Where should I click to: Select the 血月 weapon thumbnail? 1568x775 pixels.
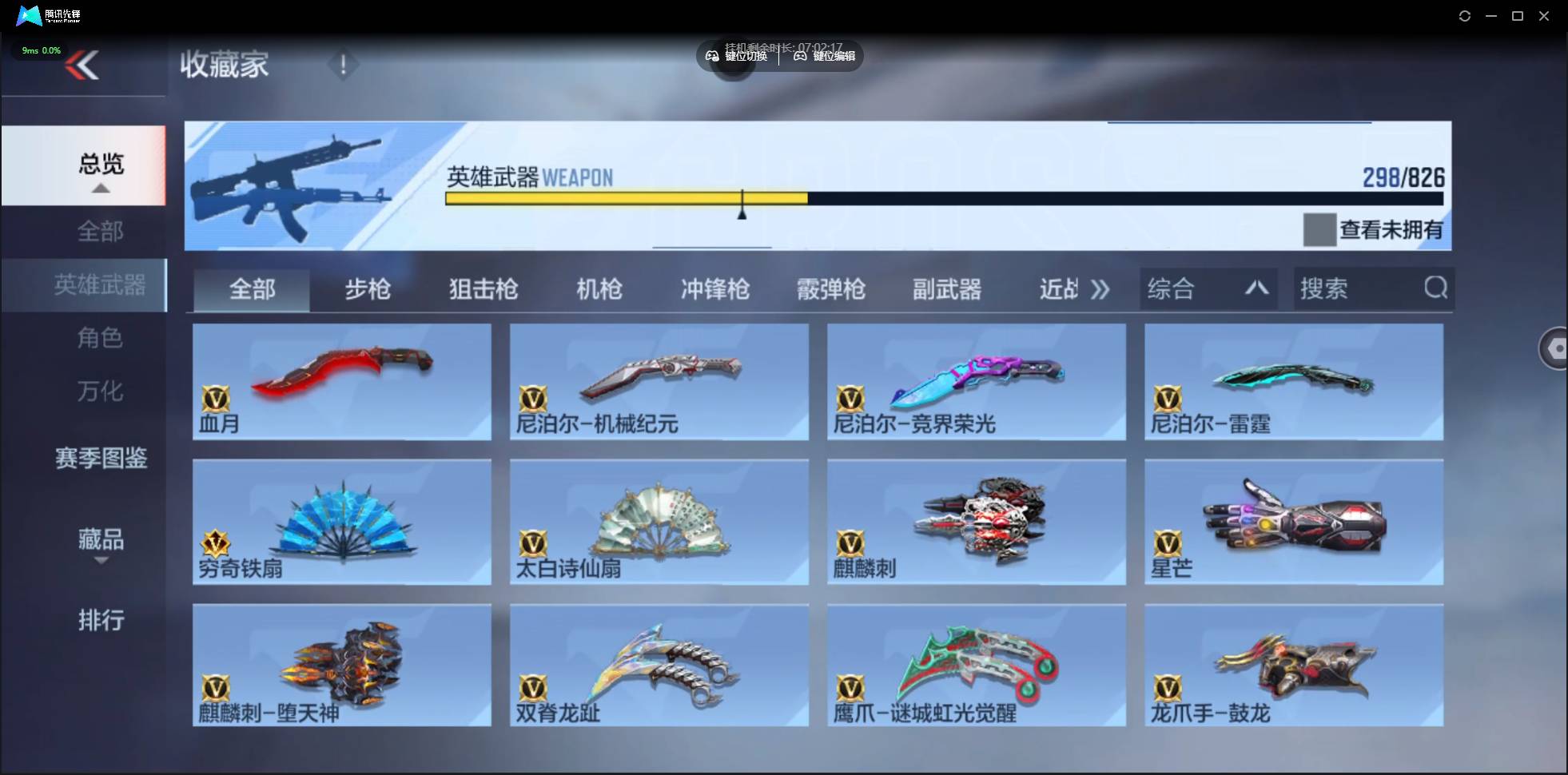pos(341,382)
